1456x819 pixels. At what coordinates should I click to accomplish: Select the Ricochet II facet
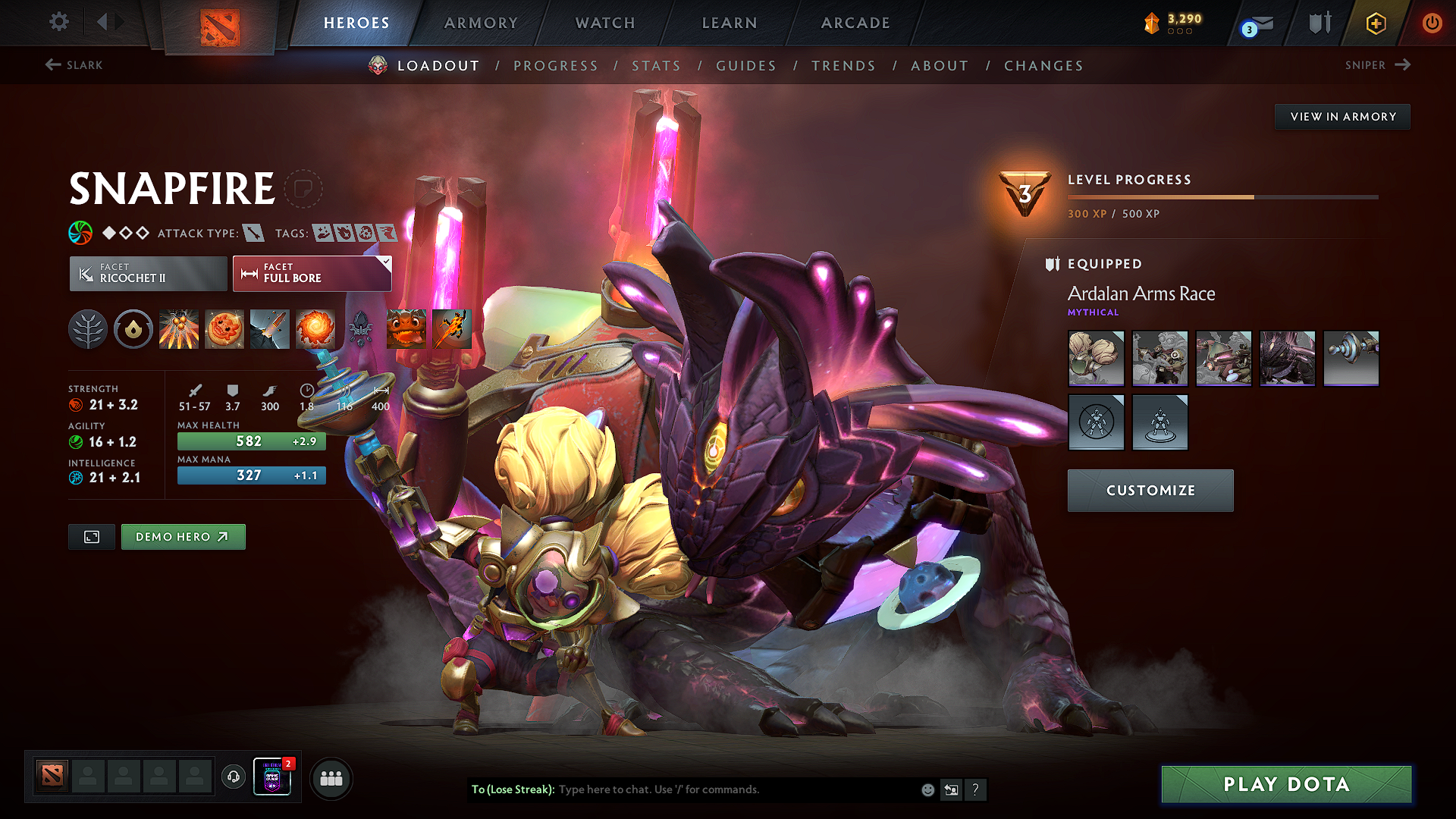pyautogui.click(x=147, y=273)
